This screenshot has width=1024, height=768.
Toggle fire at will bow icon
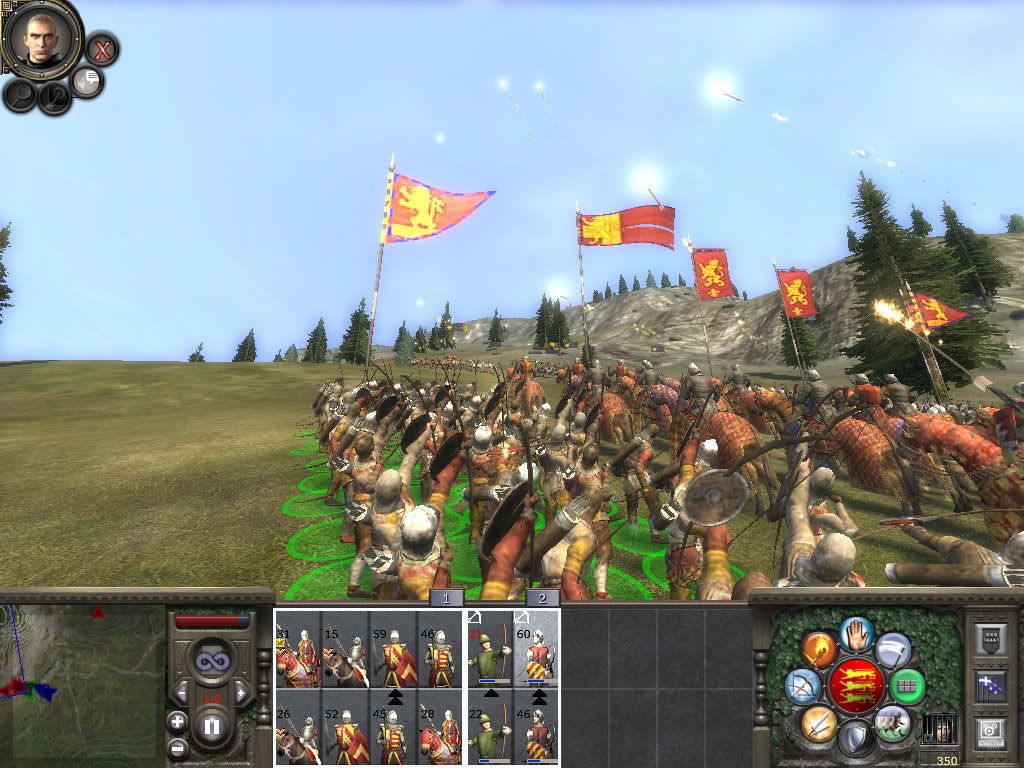(802, 686)
